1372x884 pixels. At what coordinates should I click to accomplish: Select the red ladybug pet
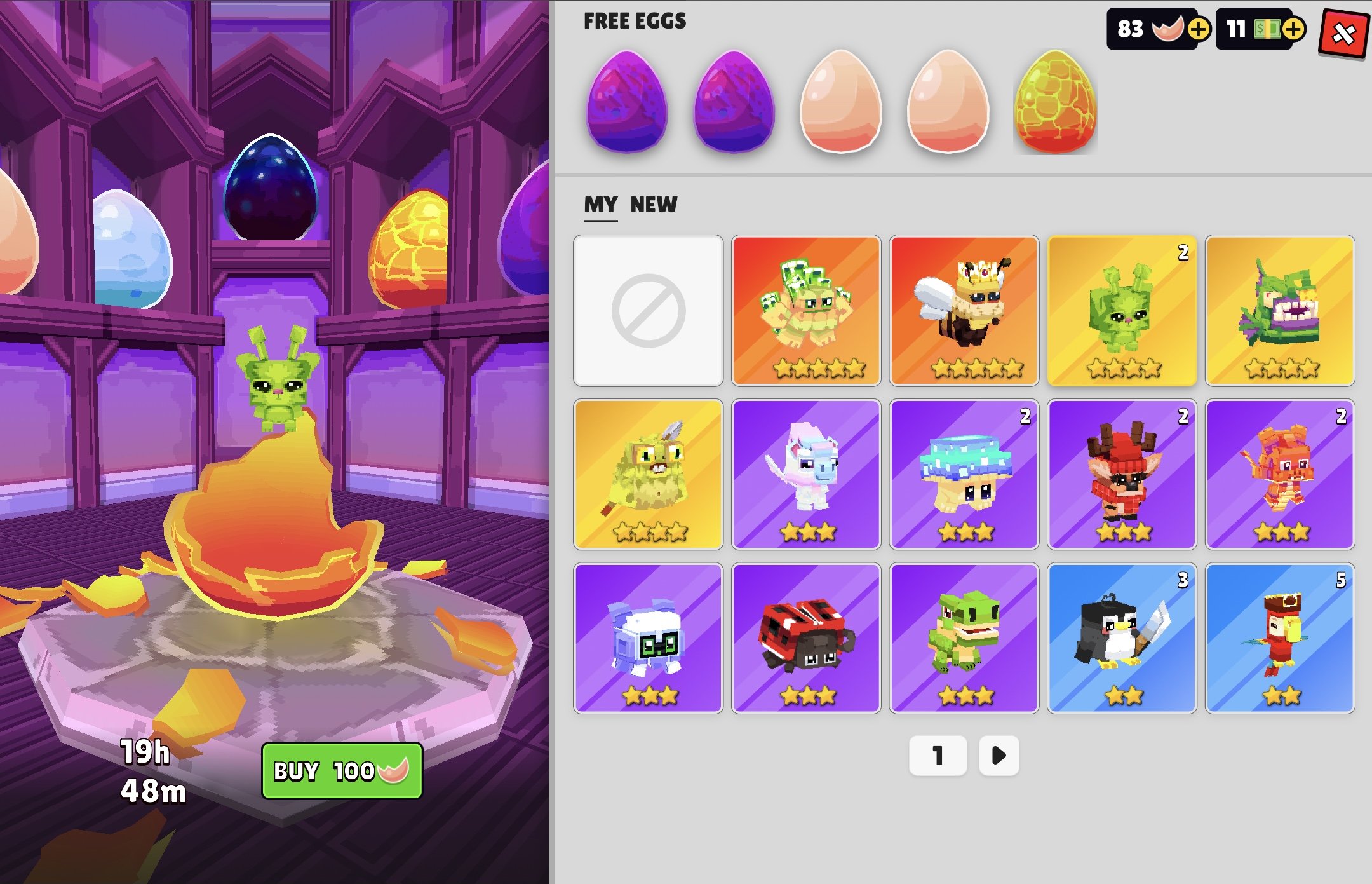(x=806, y=637)
